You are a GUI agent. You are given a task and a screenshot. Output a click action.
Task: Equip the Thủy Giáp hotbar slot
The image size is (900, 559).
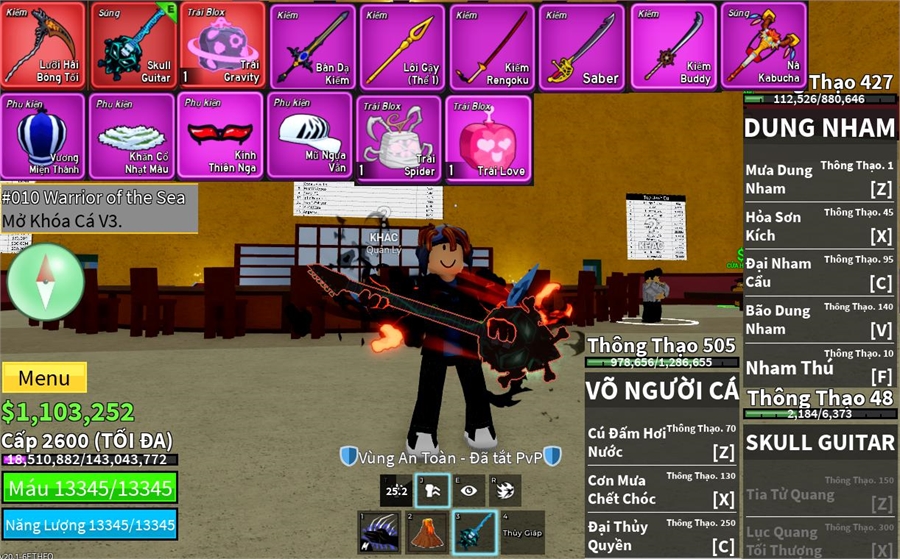[x=522, y=532]
